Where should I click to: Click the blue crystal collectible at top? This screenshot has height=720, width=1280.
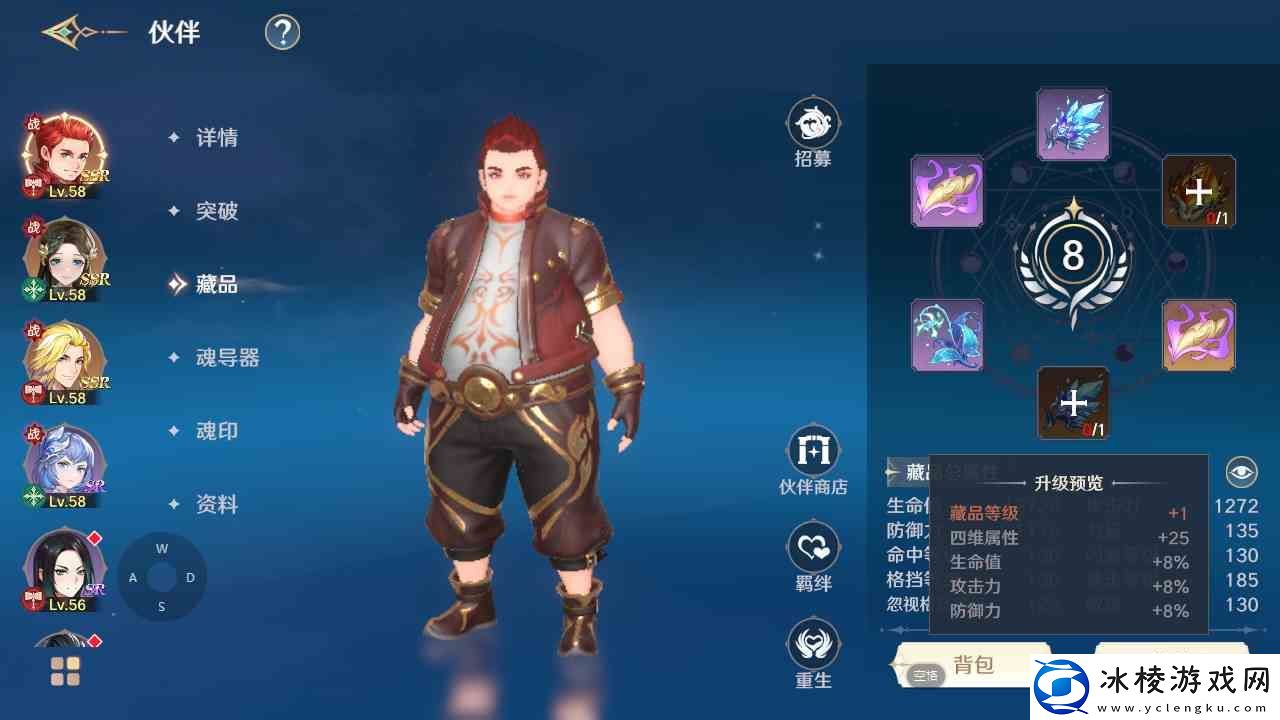click(x=1073, y=124)
